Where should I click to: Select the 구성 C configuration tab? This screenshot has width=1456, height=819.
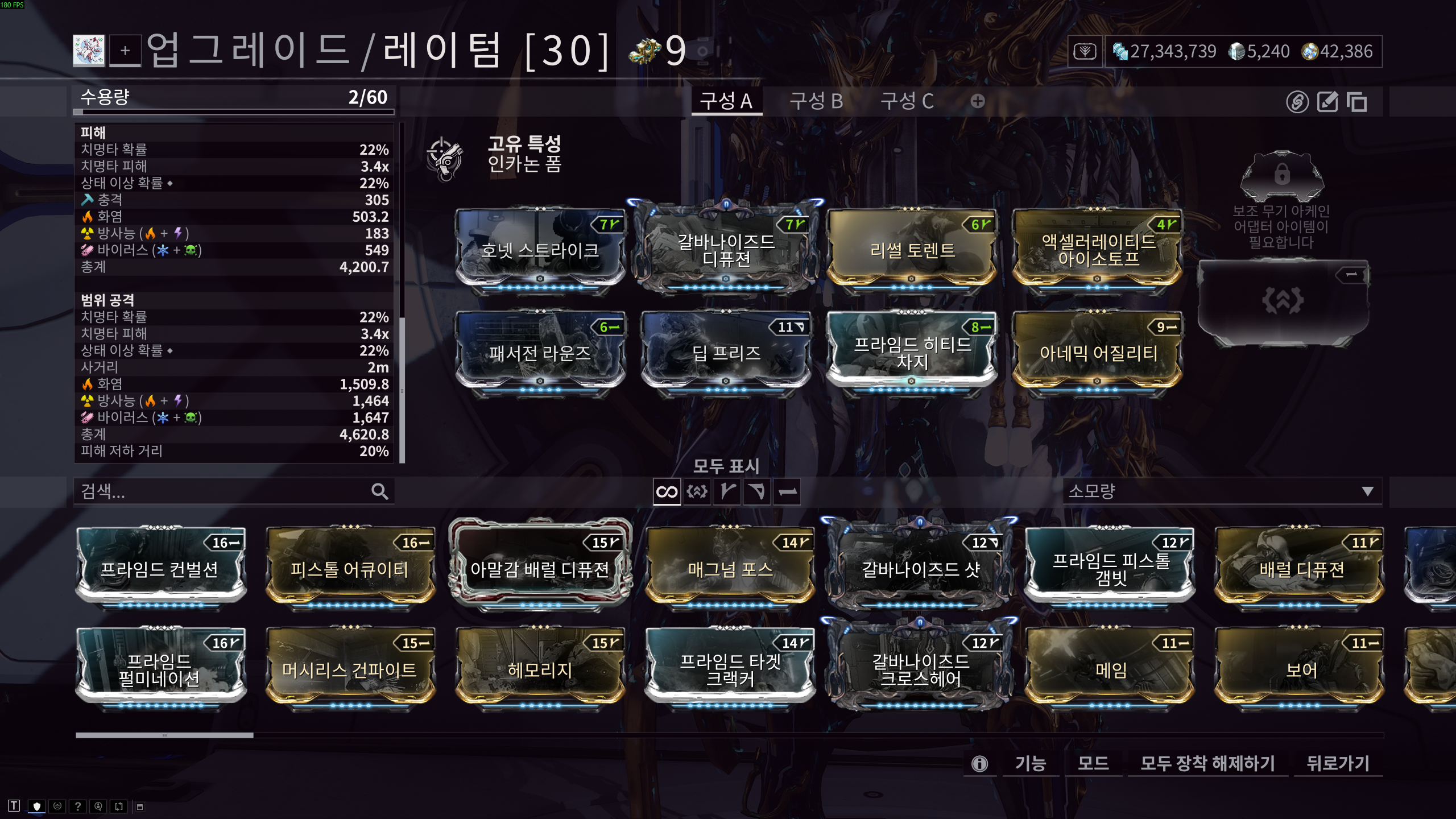(907, 101)
